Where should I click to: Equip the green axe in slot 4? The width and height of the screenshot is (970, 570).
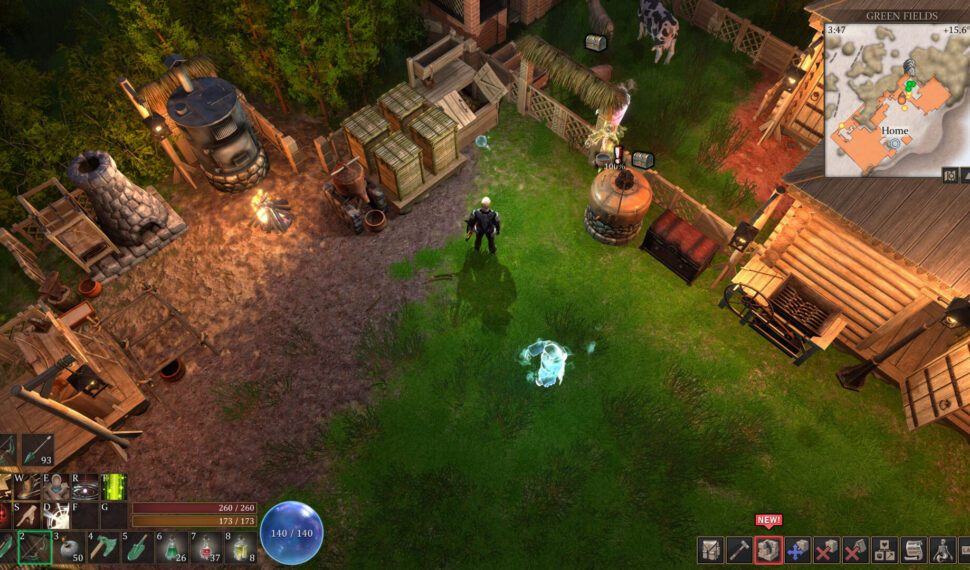point(104,547)
